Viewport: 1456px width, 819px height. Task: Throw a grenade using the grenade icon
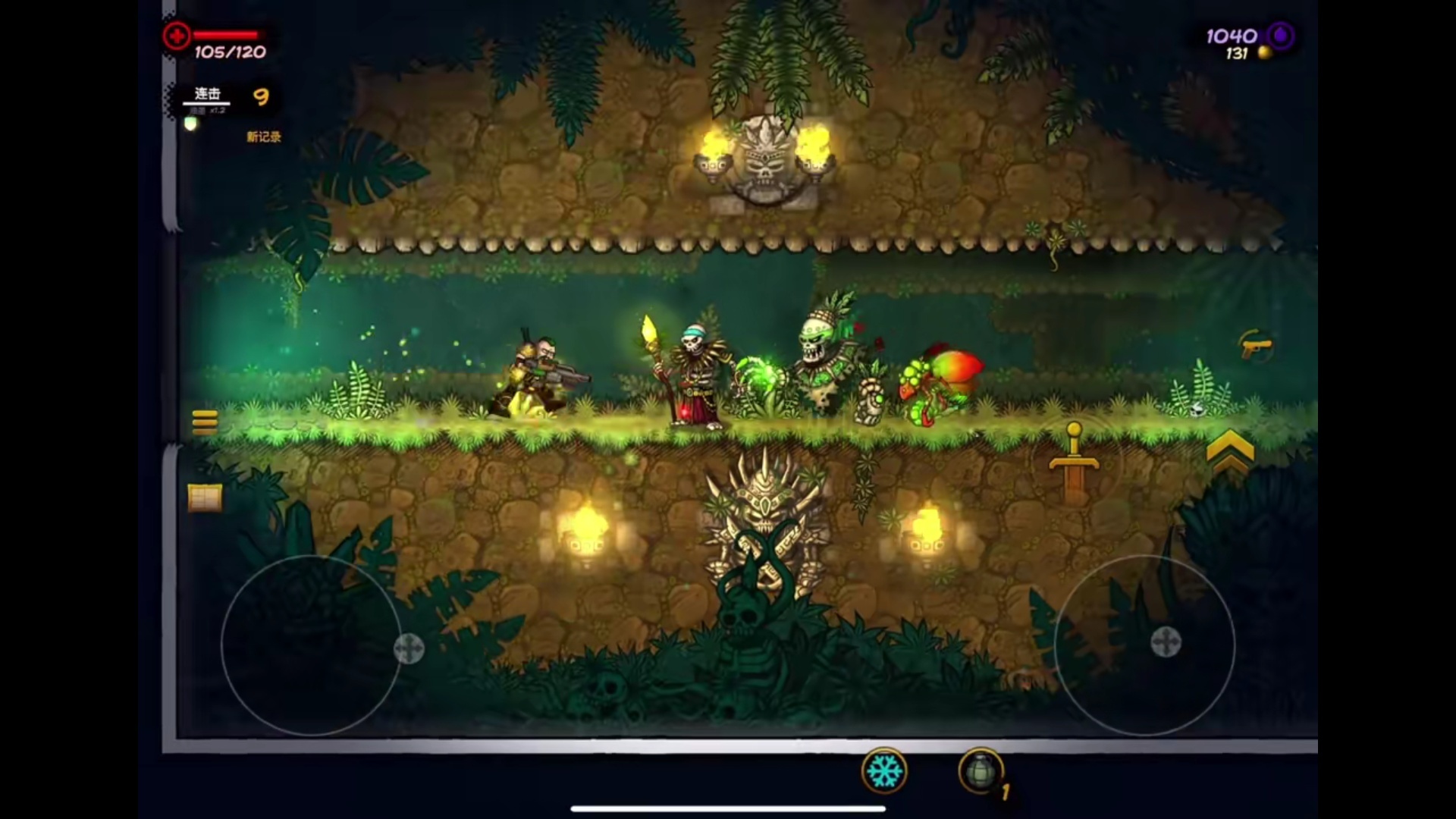(981, 772)
